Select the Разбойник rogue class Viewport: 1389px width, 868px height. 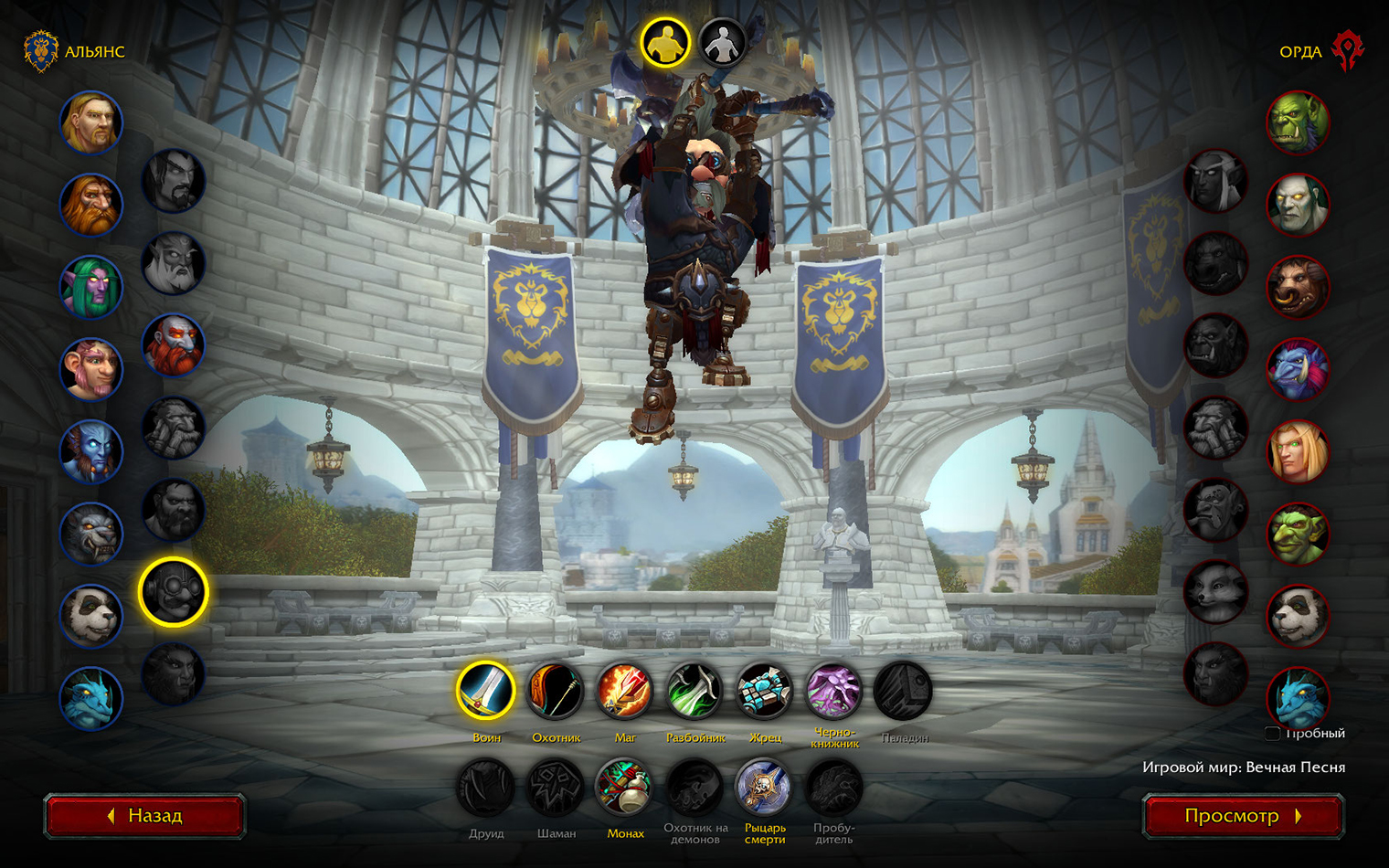click(x=694, y=691)
